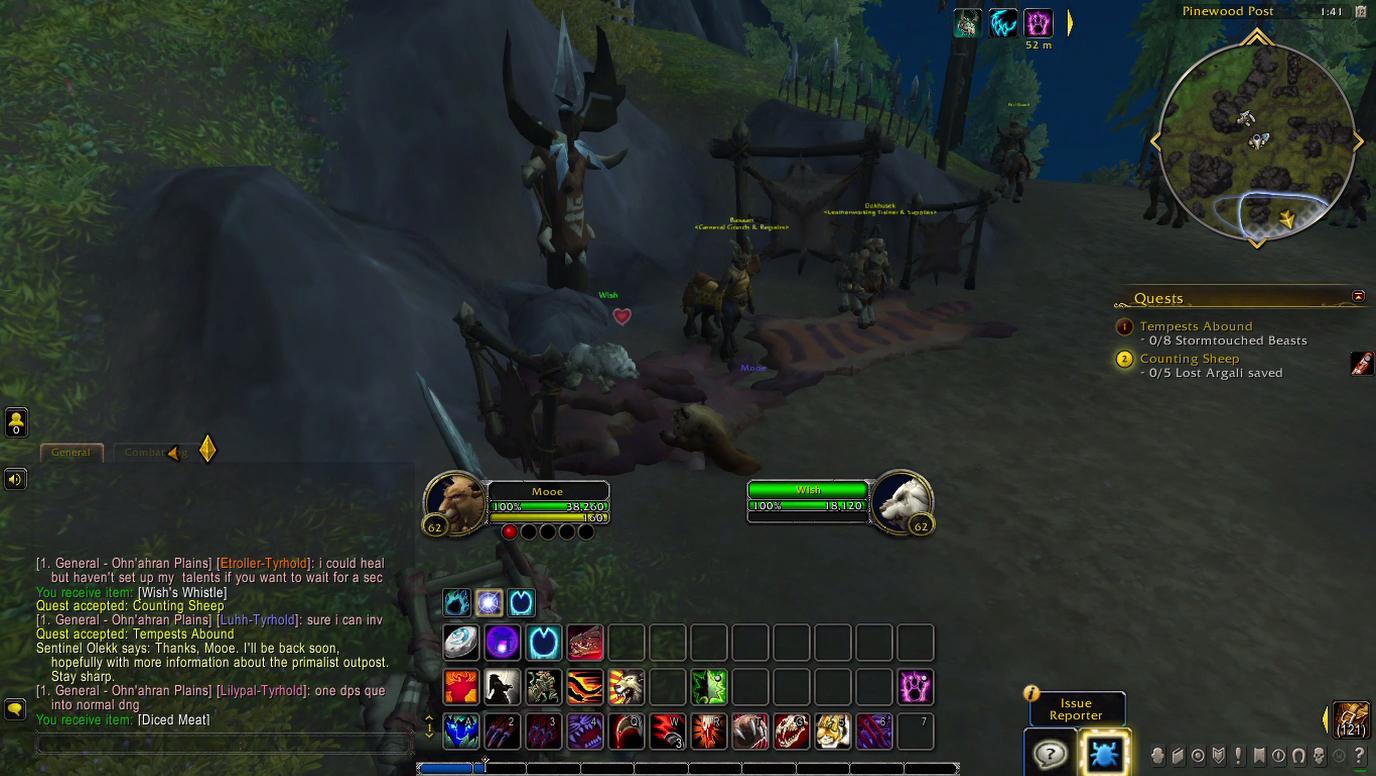This screenshot has width=1376, height=776.
Task: Open the Issue Reporter bug button
Action: 1104,752
